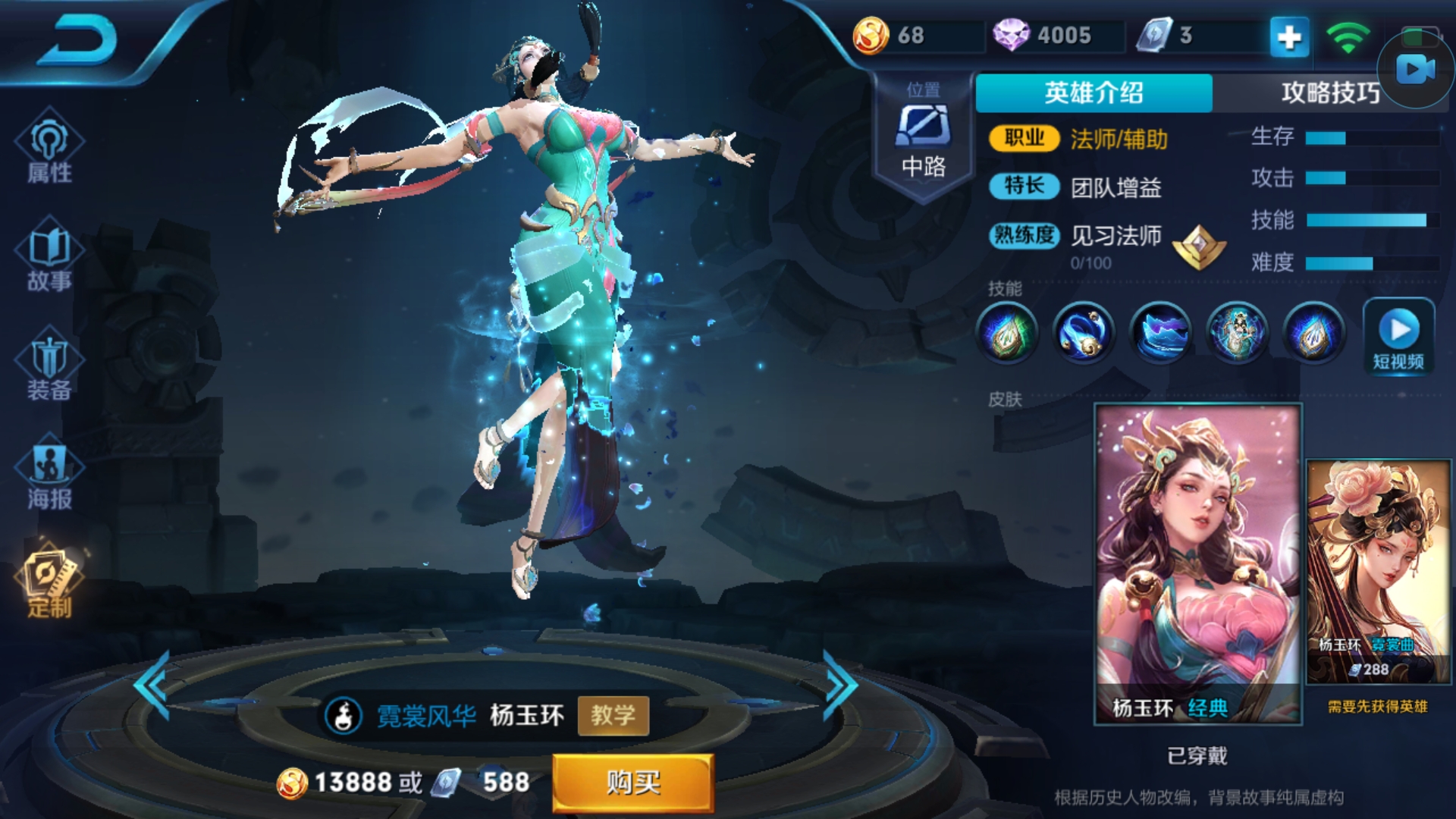The width and height of the screenshot is (1456, 819).
Task: Open the 教学 tutorial for Yang Yuhuan
Action: tap(614, 716)
